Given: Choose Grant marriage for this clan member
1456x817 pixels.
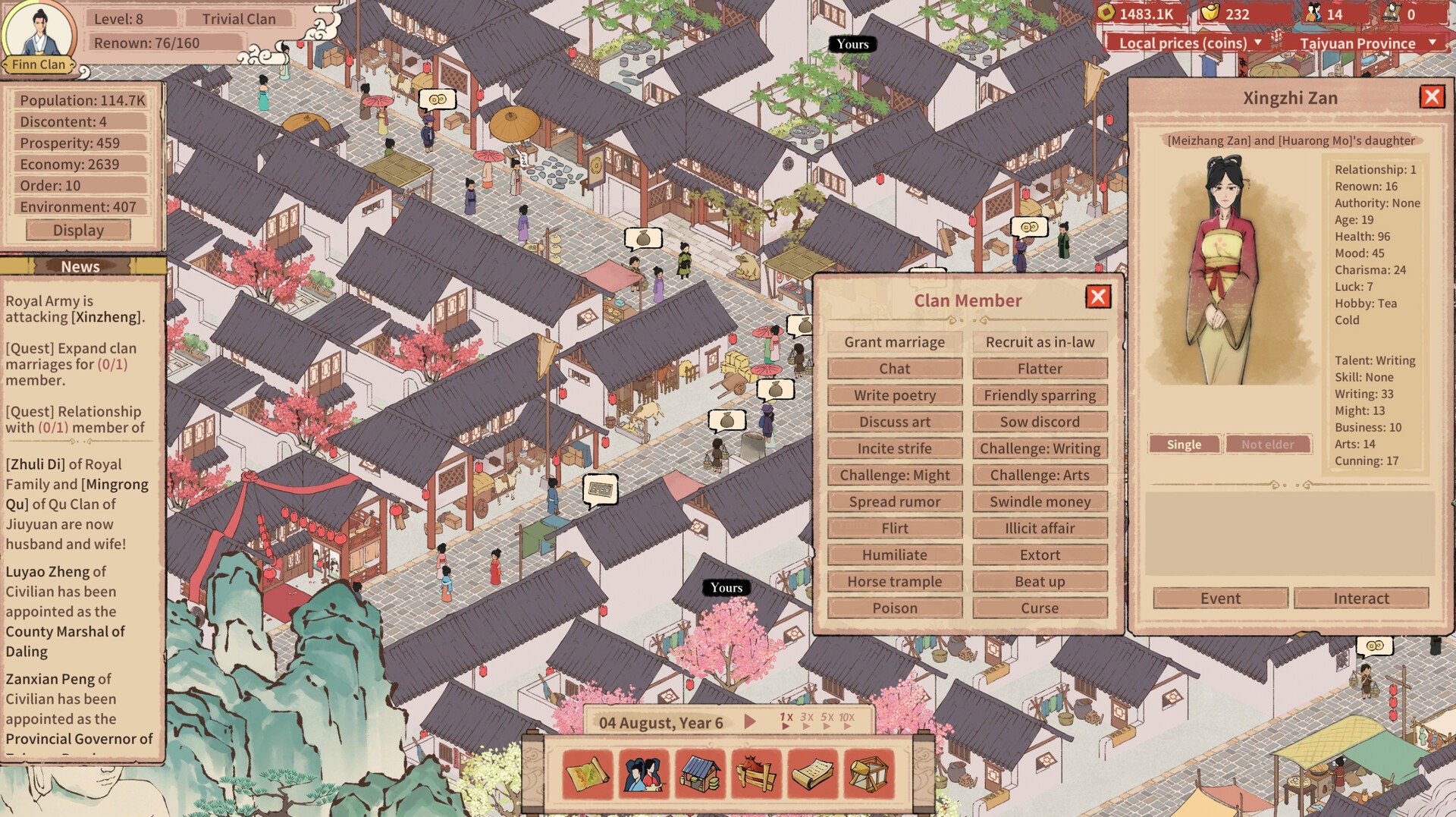Looking at the screenshot, I should 895,342.
